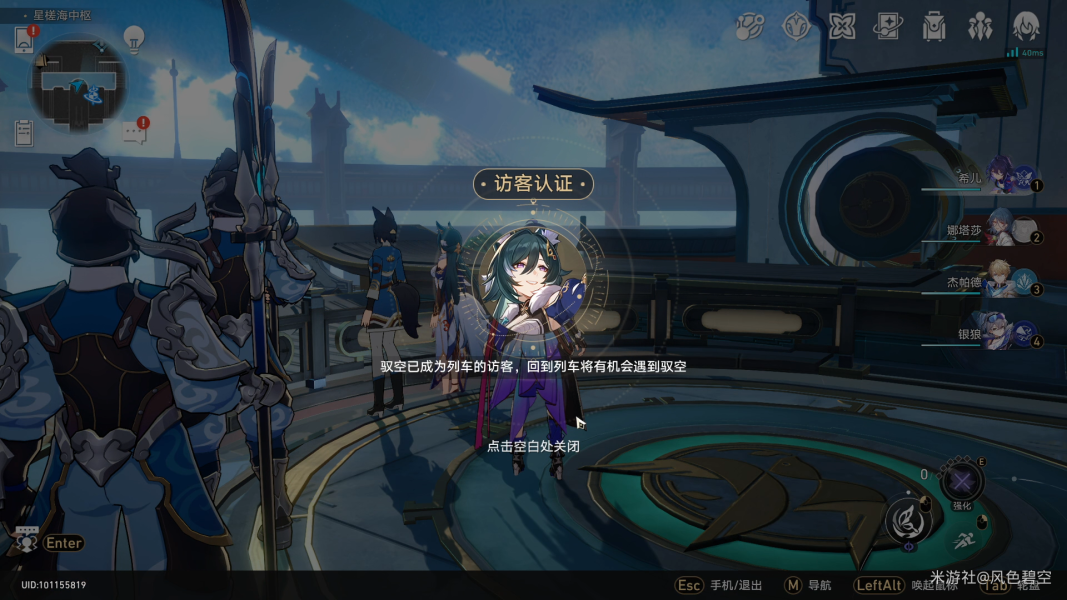
Task: Use the basic attack leaf icon
Action: click(908, 522)
